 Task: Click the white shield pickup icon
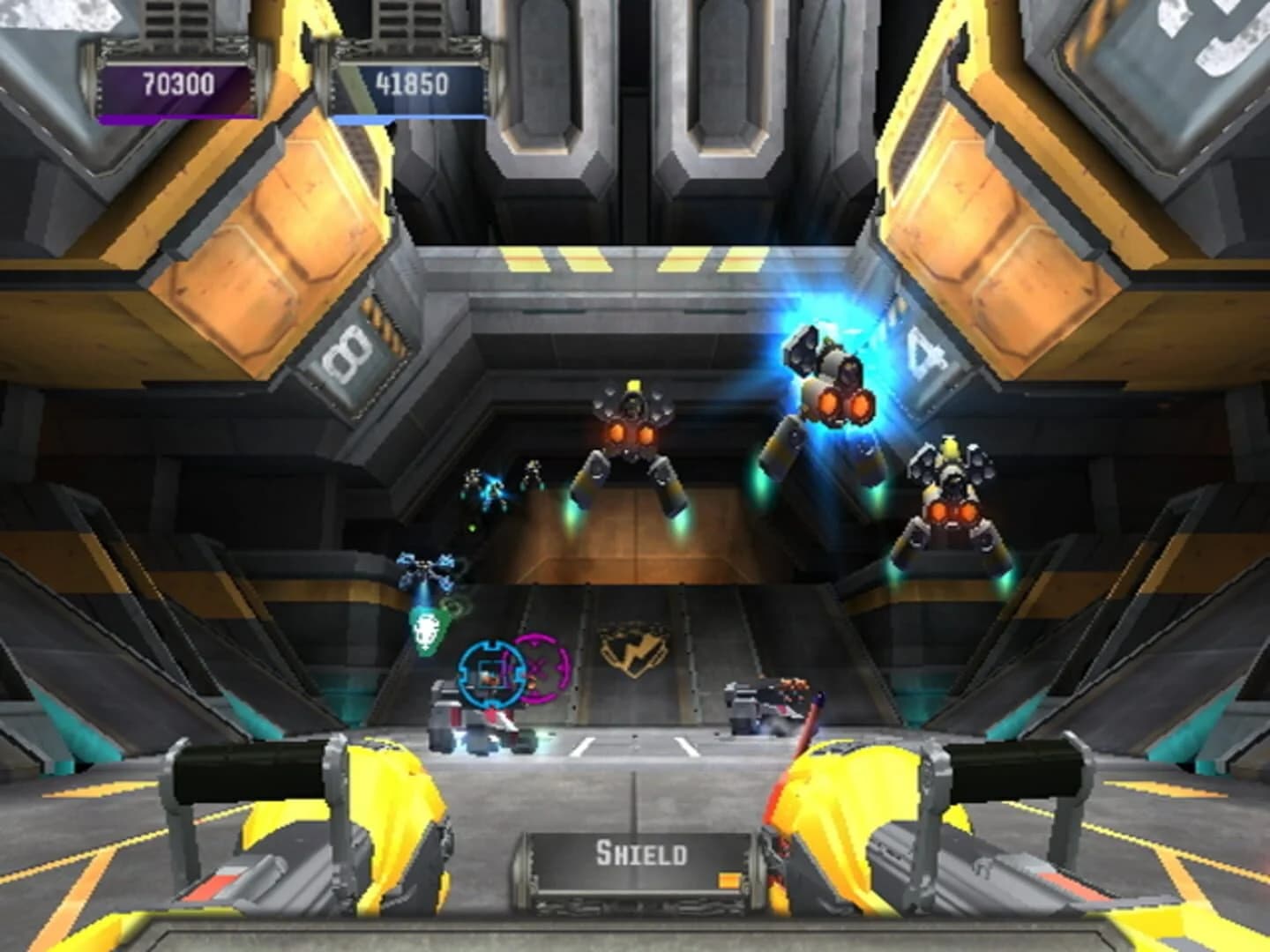[x=427, y=628]
